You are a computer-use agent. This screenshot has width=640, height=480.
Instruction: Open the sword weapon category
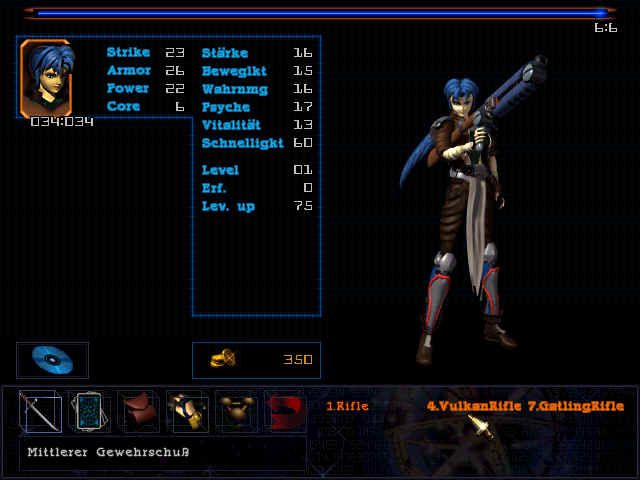(x=40, y=410)
